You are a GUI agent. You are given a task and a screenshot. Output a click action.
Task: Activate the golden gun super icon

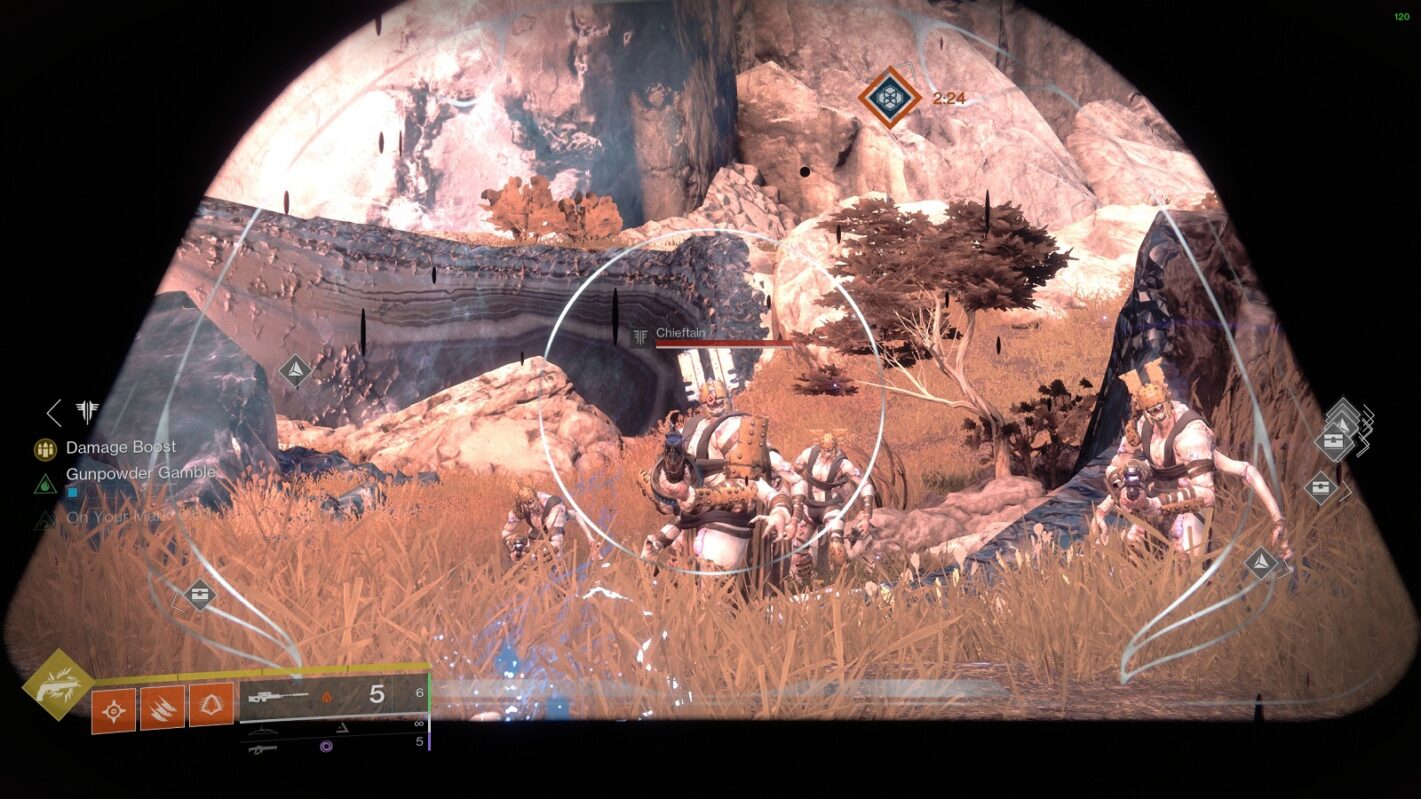coord(58,685)
